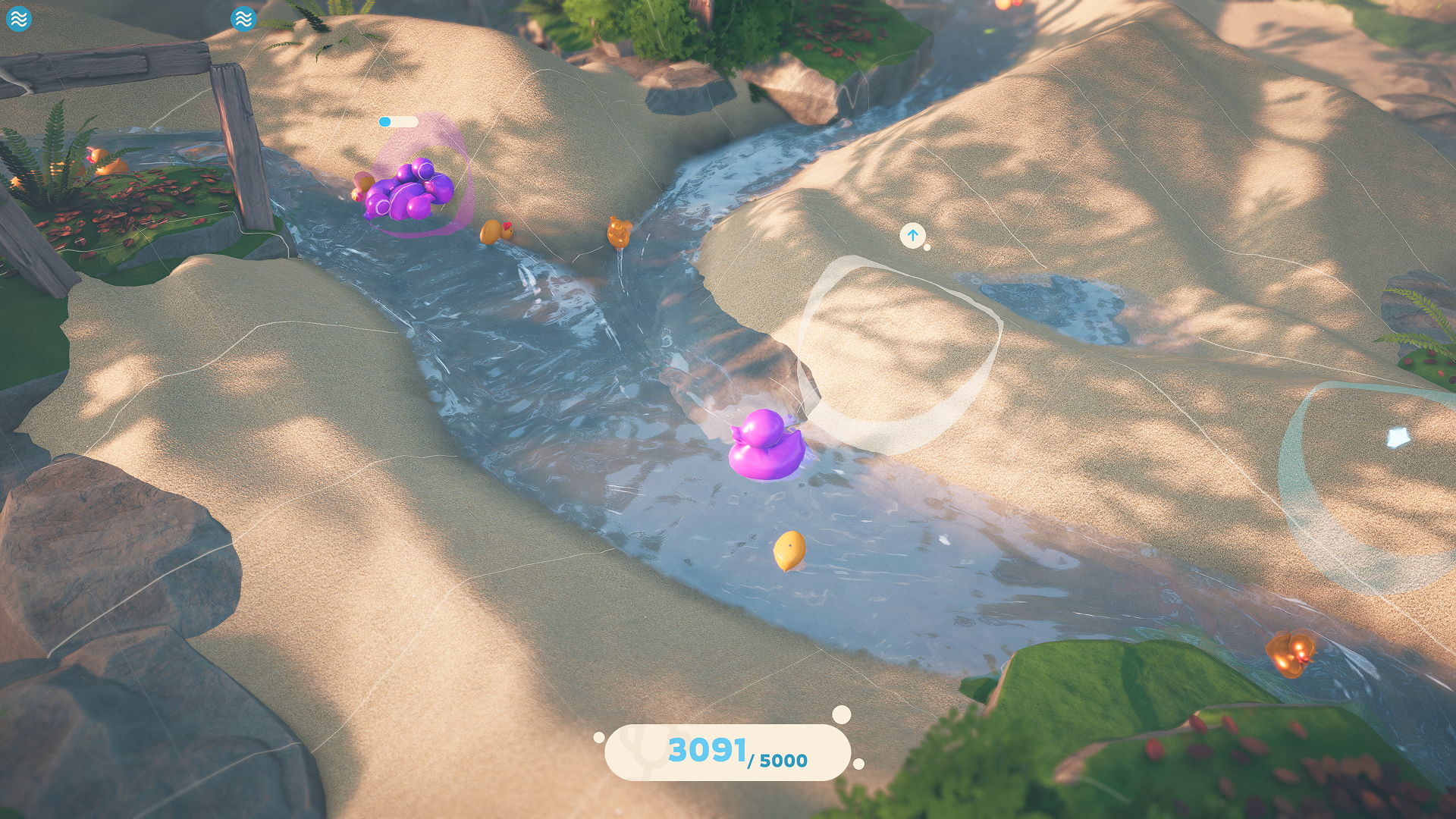Click the loading bar above the purple duck pile

397,120
